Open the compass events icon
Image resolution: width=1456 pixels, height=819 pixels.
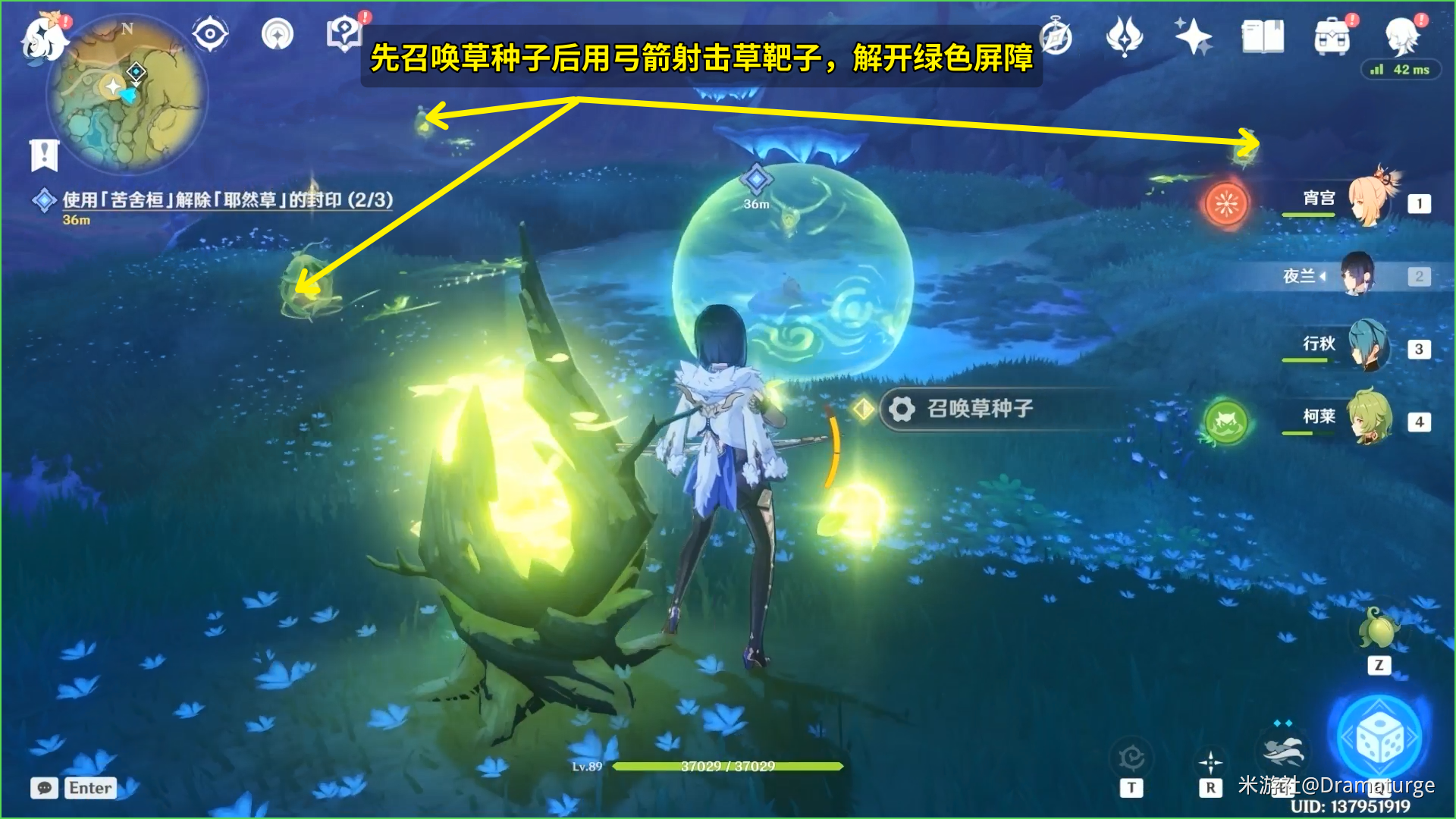point(1056,36)
